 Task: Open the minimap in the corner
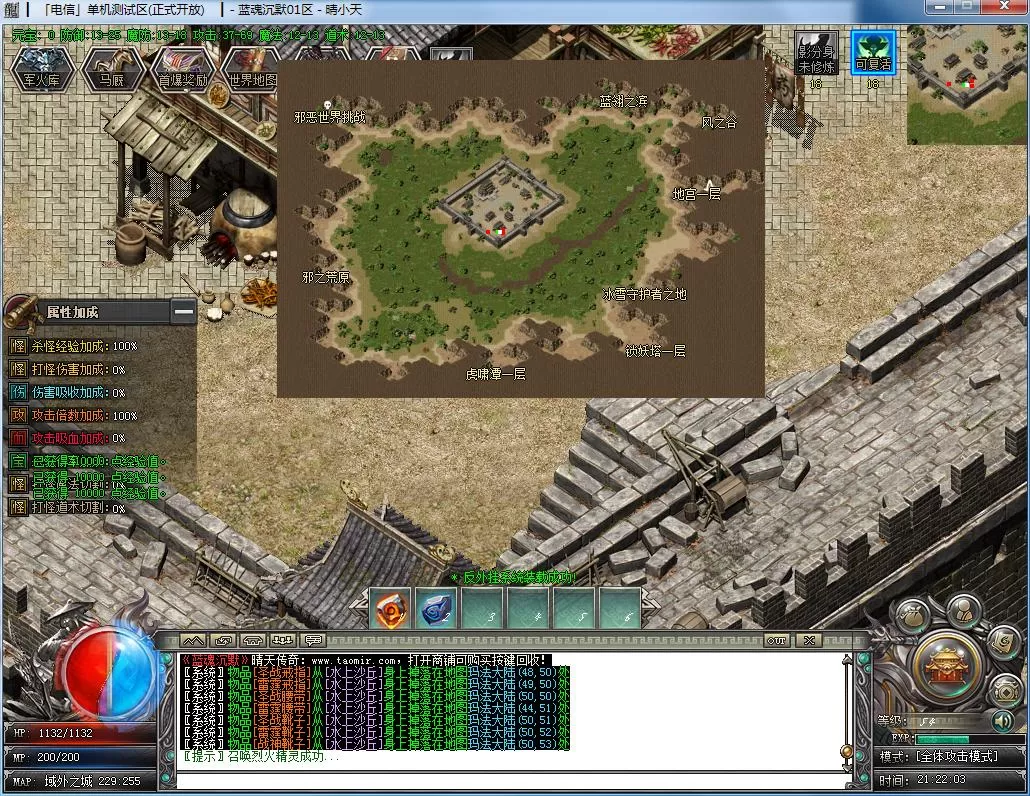(x=967, y=84)
